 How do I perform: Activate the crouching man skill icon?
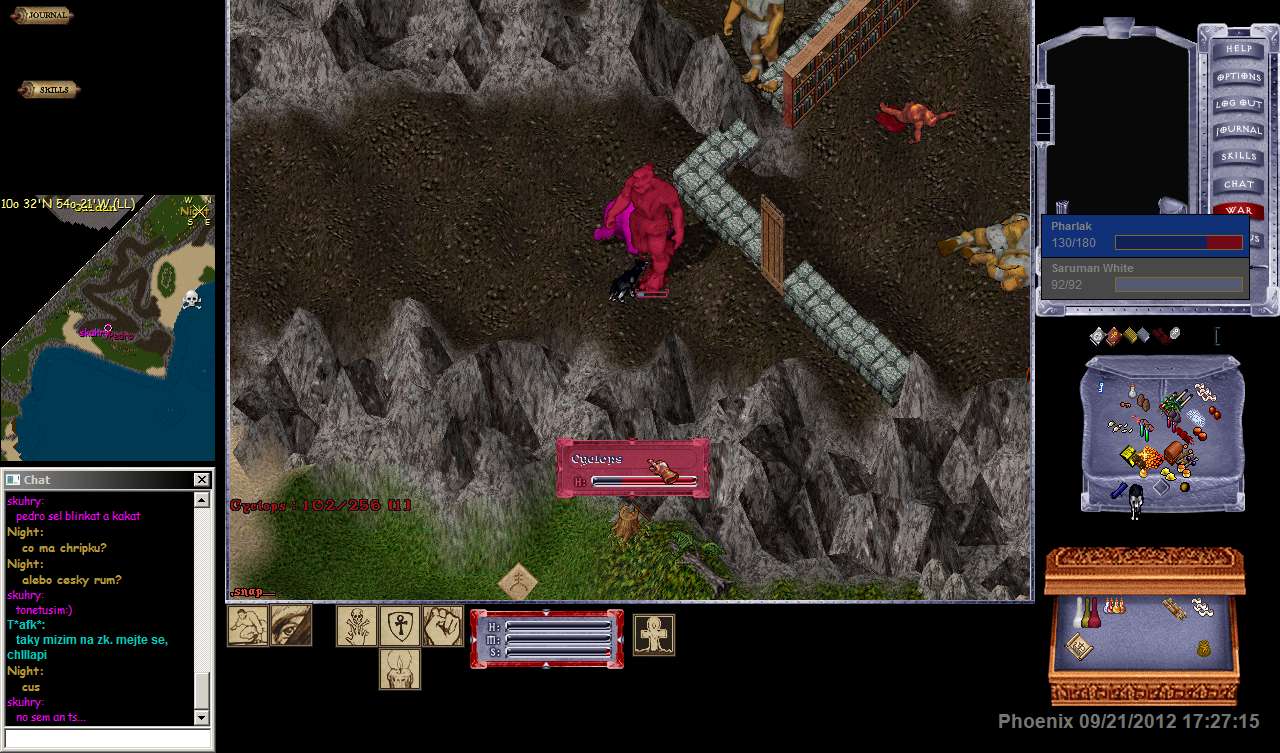click(247, 625)
